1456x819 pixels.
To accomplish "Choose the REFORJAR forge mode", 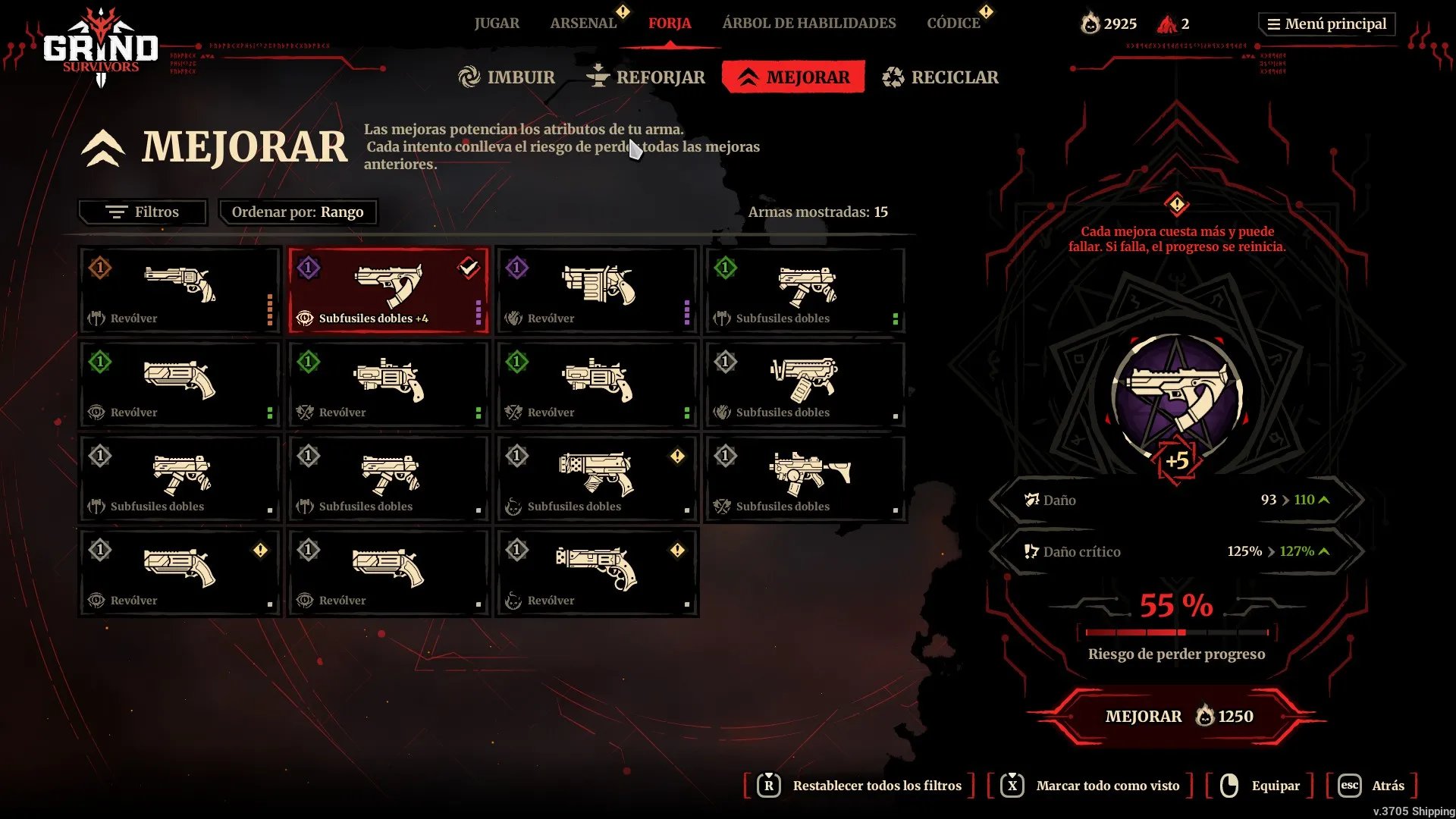I will (x=646, y=77).
